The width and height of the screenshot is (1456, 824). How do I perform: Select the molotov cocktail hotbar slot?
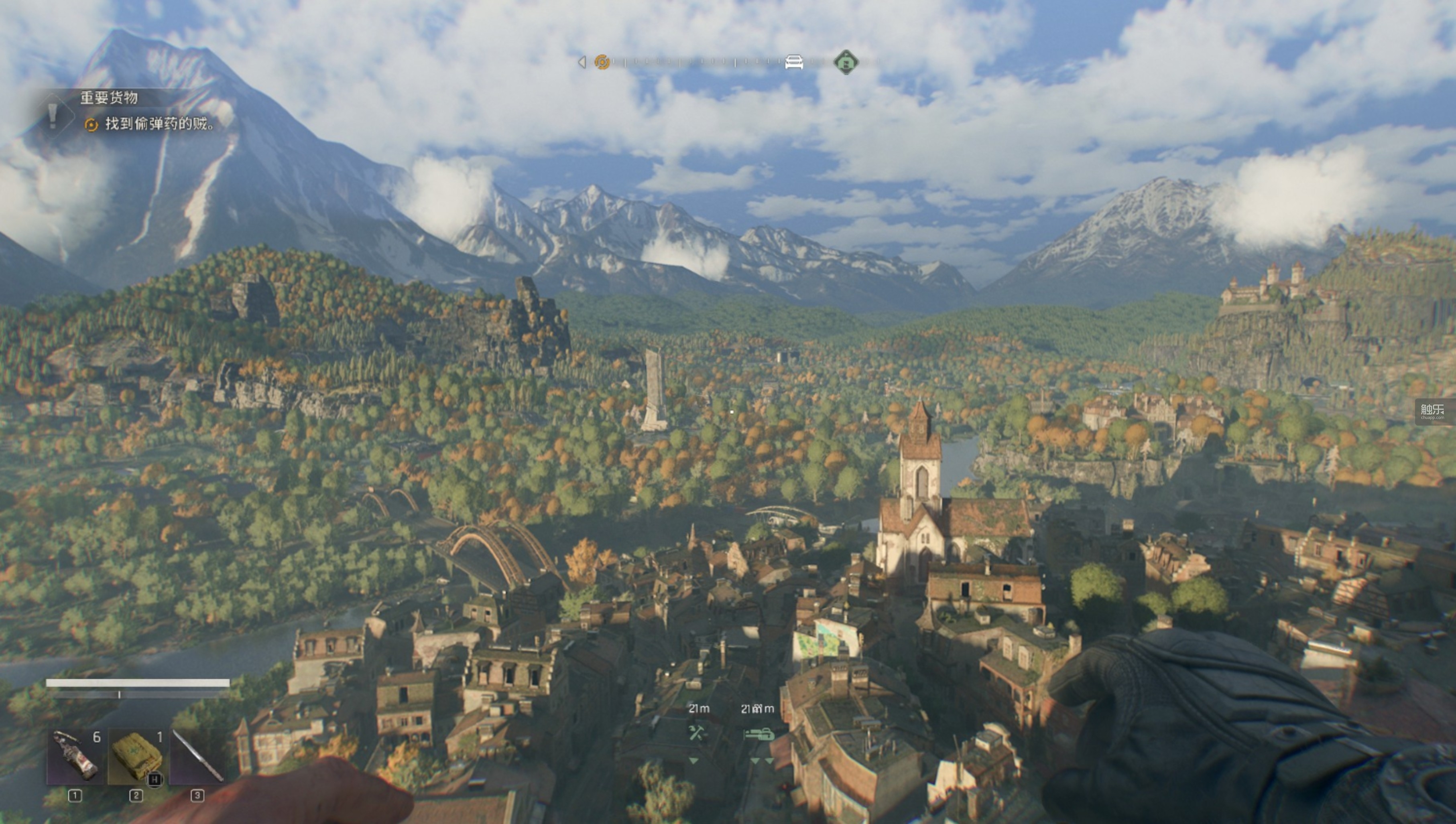(x=76, y=757)
